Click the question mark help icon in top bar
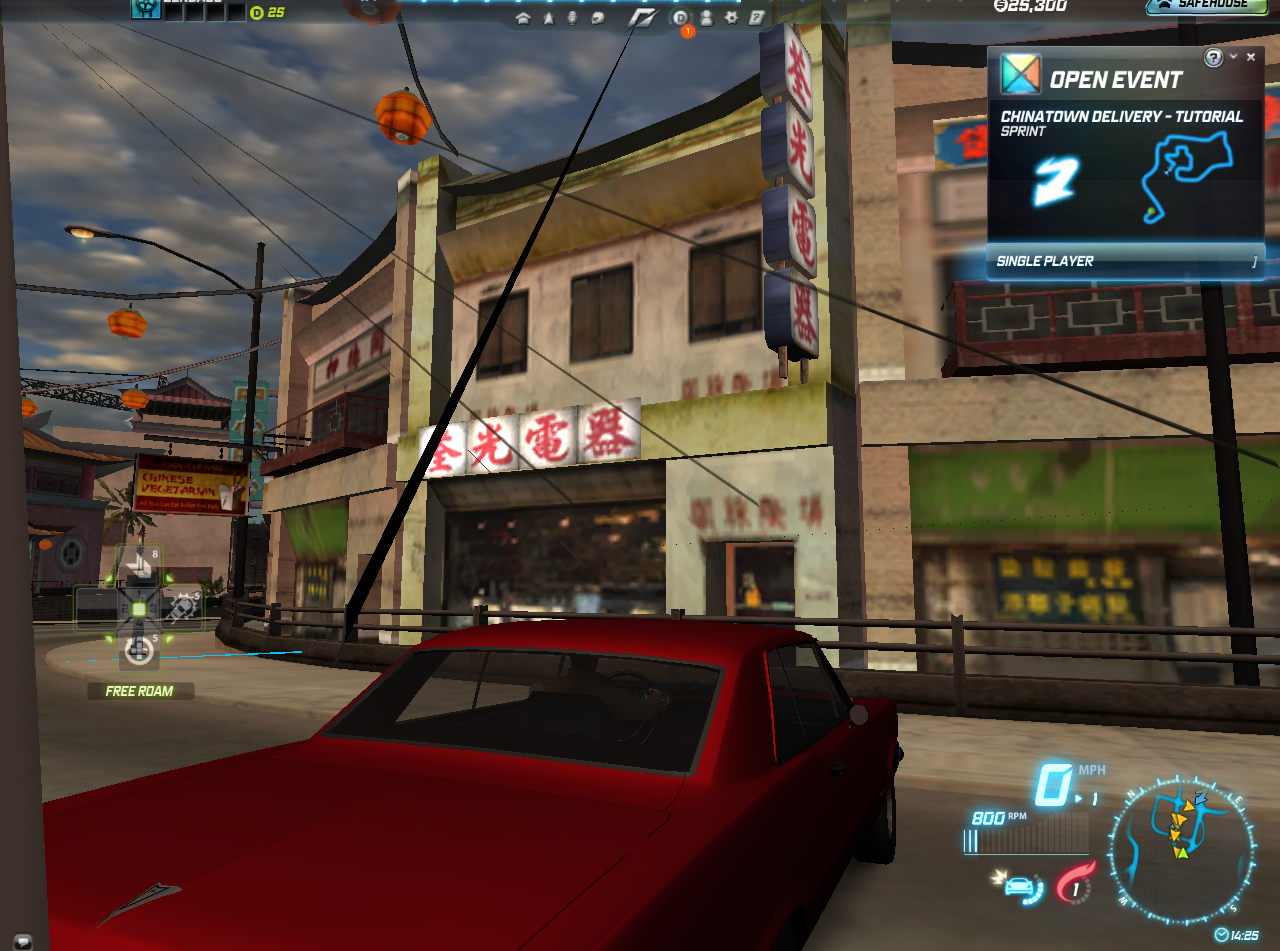This screenshot has height=951, width=1280. (757, 18)
